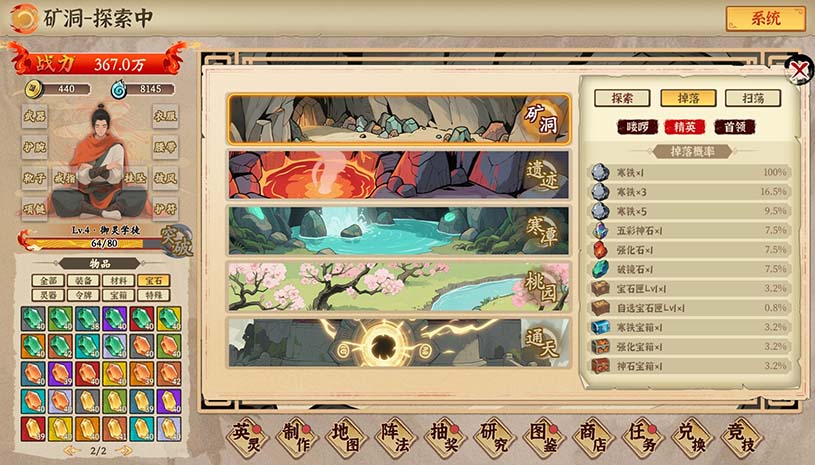The height and width of the screenshot is (465, 815).
Task: Choose the 遗迹 ruins location banner
Action: pos(398,174)
